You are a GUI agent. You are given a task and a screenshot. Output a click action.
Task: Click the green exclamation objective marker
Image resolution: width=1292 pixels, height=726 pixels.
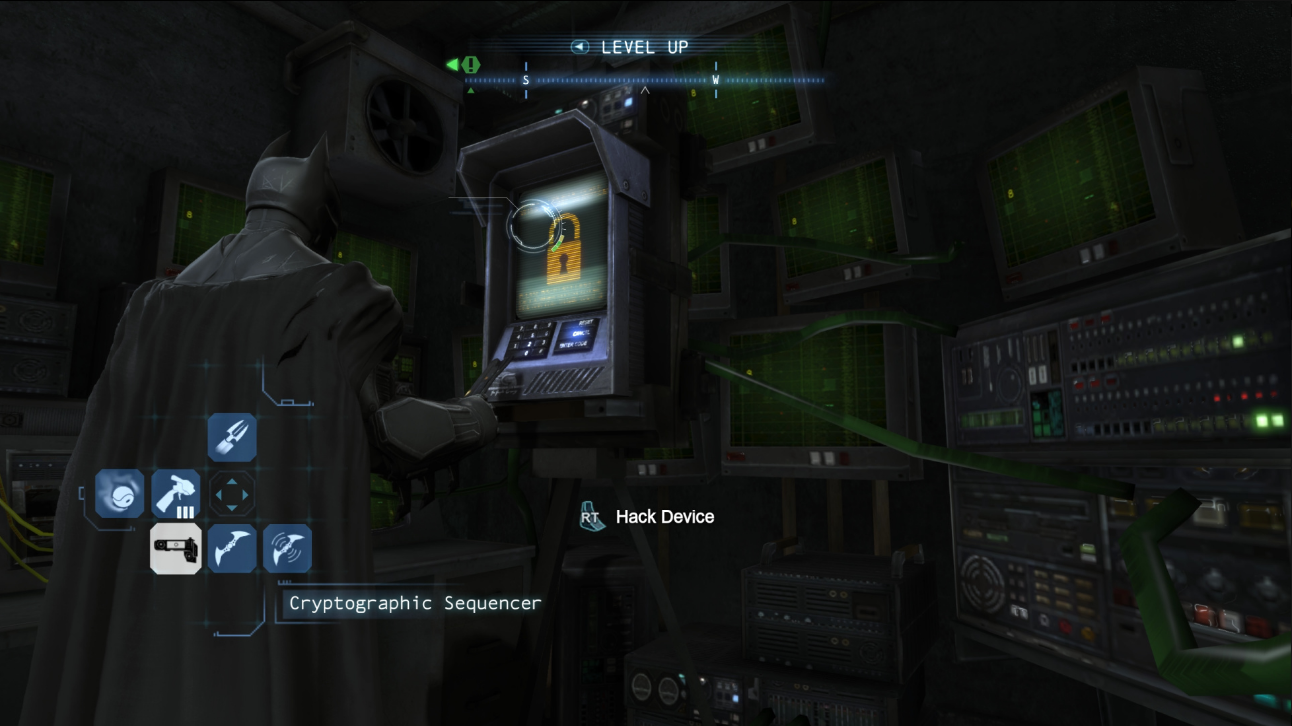click(x=470, y=65)
